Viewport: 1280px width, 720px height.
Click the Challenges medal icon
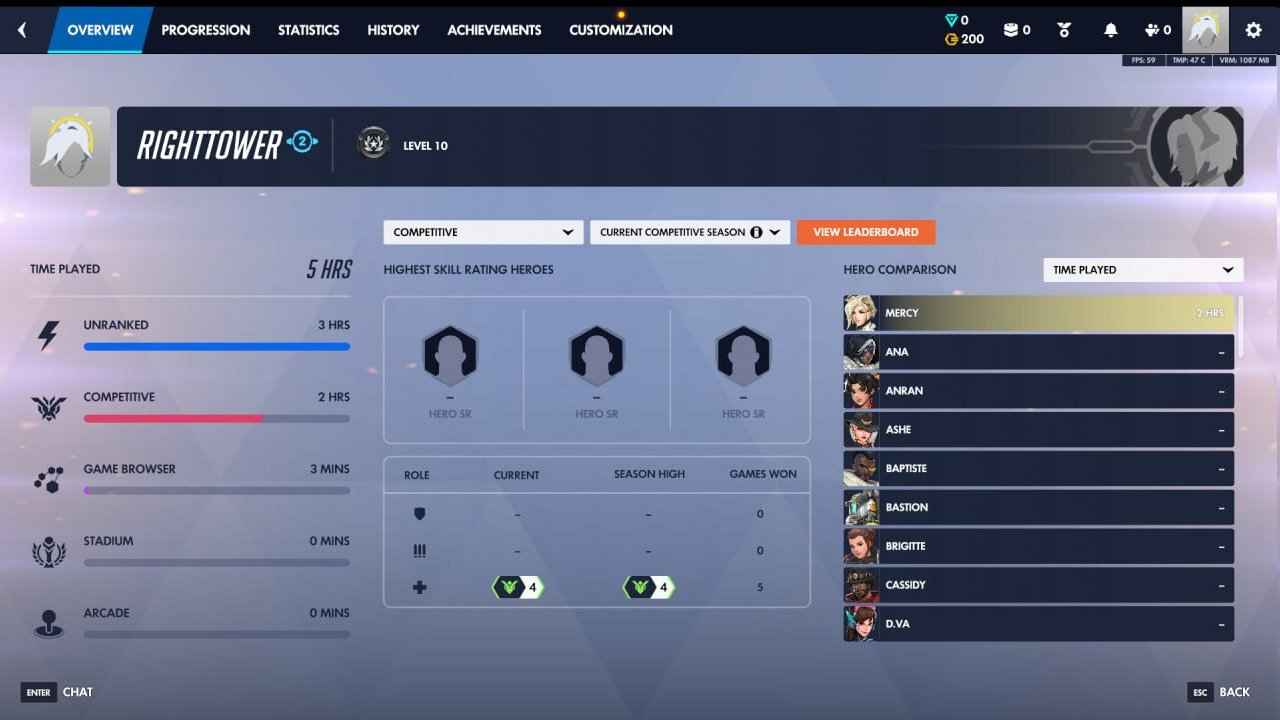[1063, 29]
